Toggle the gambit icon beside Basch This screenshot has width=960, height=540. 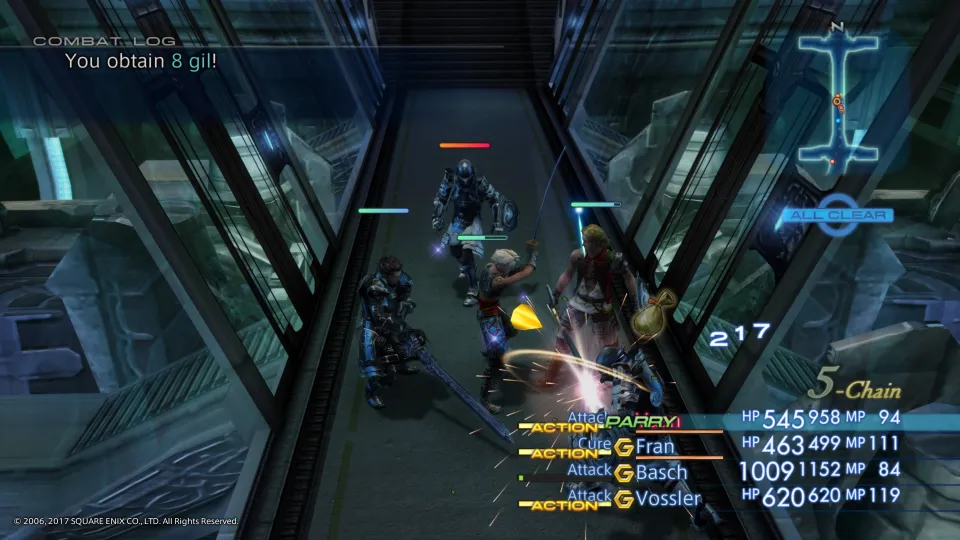pos(624,472)
